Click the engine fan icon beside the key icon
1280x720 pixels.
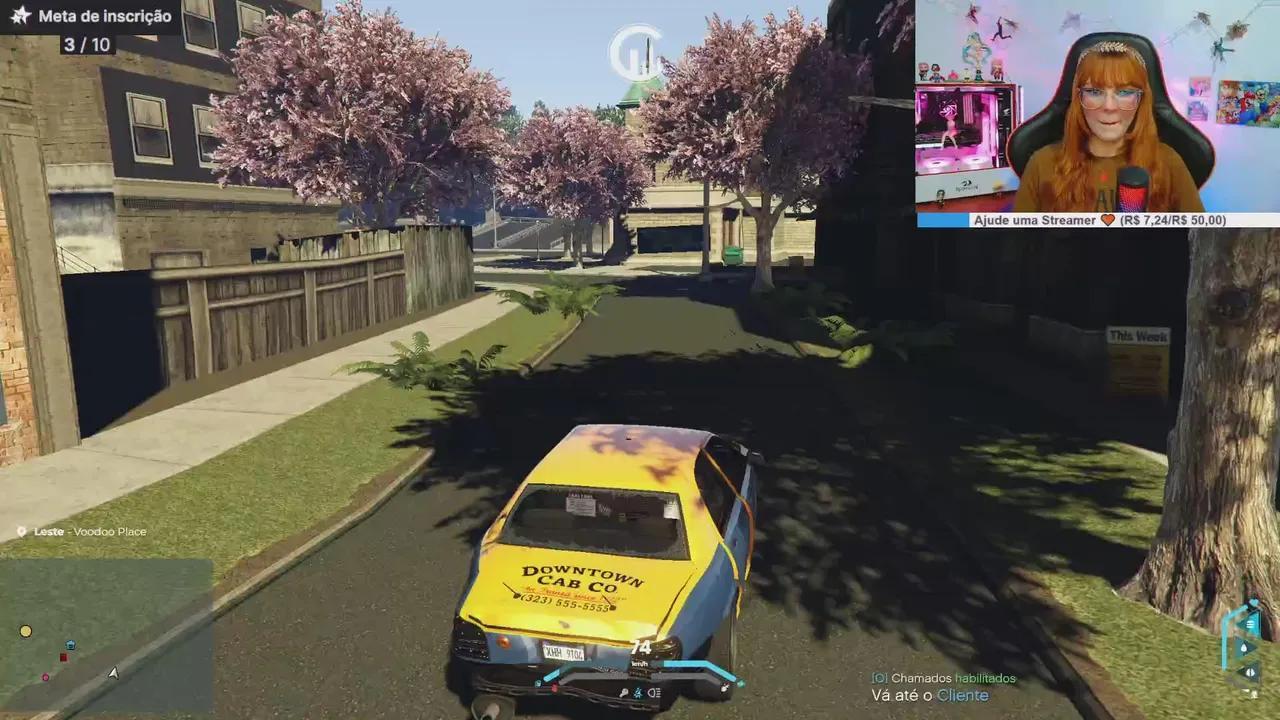pos(637,694)
